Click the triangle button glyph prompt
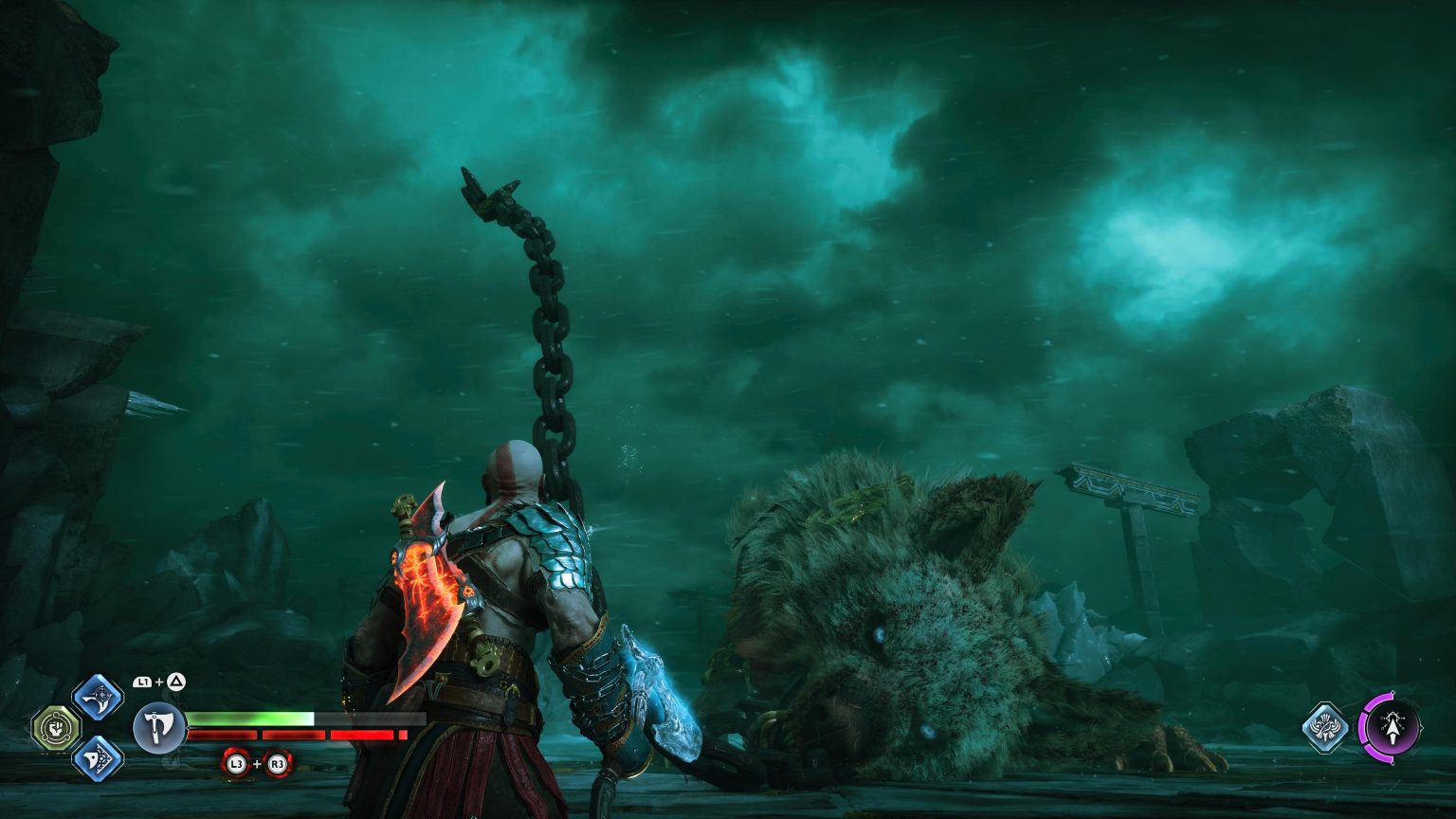The image size is (1456, 819). (177, 682)
